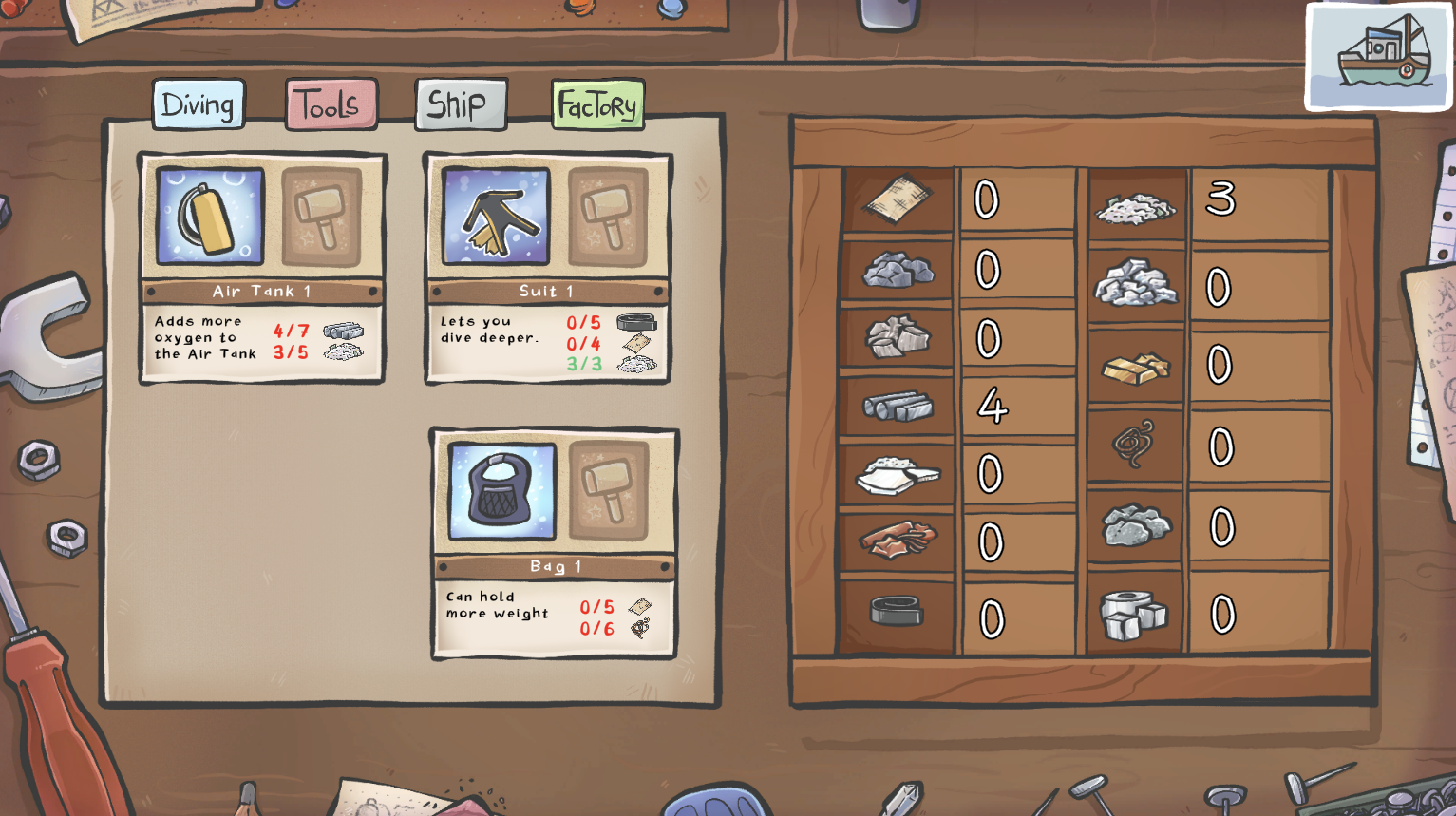Return to the ship via boat thumbnail
Image resolution: width=1456 pixels, height=816 pixels.
pyautogui.click(x=1379, y=57)
